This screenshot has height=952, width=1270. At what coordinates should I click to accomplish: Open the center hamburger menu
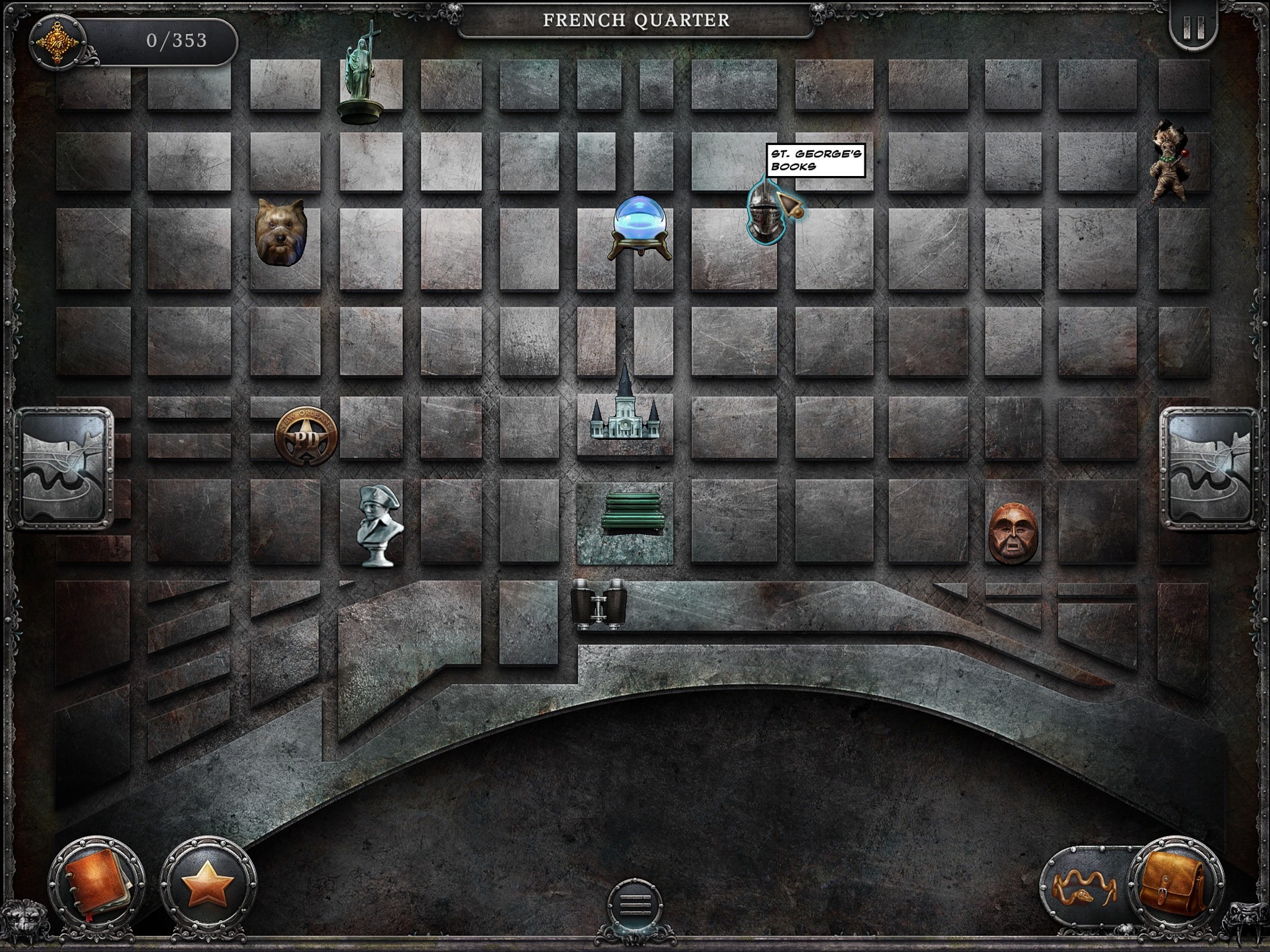tap(635, 906)
